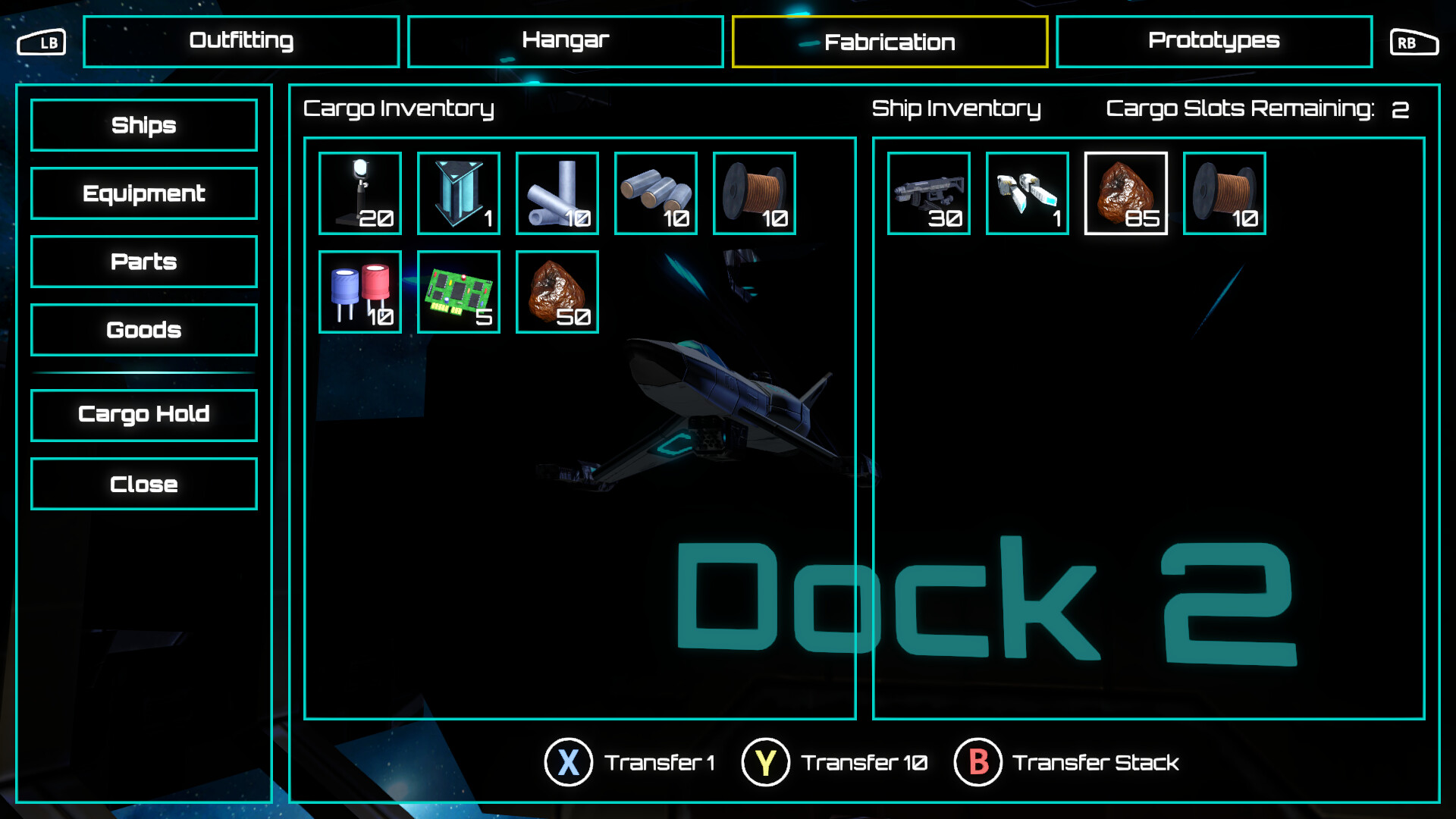Switch to the Outfitting tab
The height and width of the screenshot is (819, 1456).
pos(241,41)
